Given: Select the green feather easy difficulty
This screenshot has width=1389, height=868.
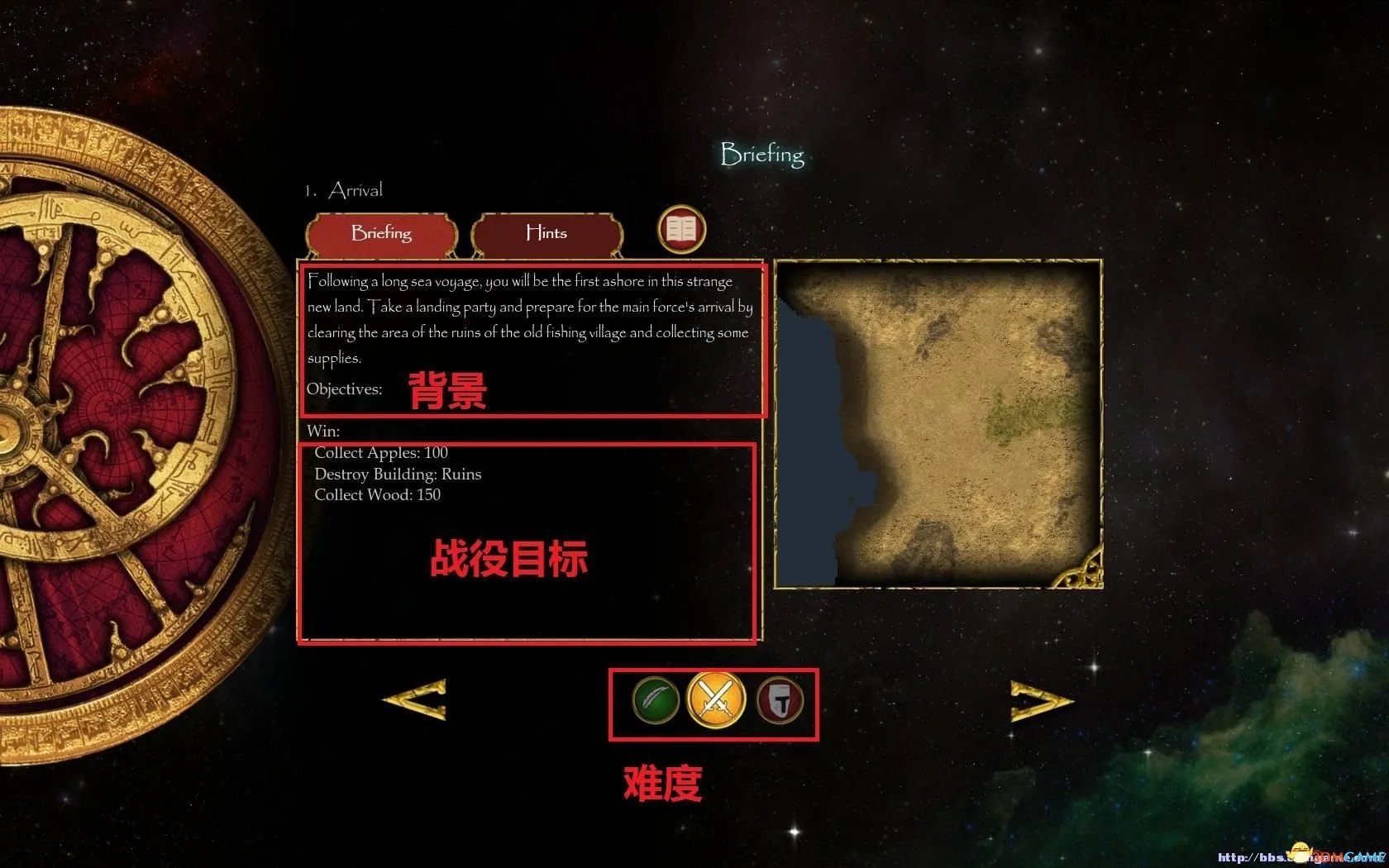Looking at the screenshot, I should point(656,700).
